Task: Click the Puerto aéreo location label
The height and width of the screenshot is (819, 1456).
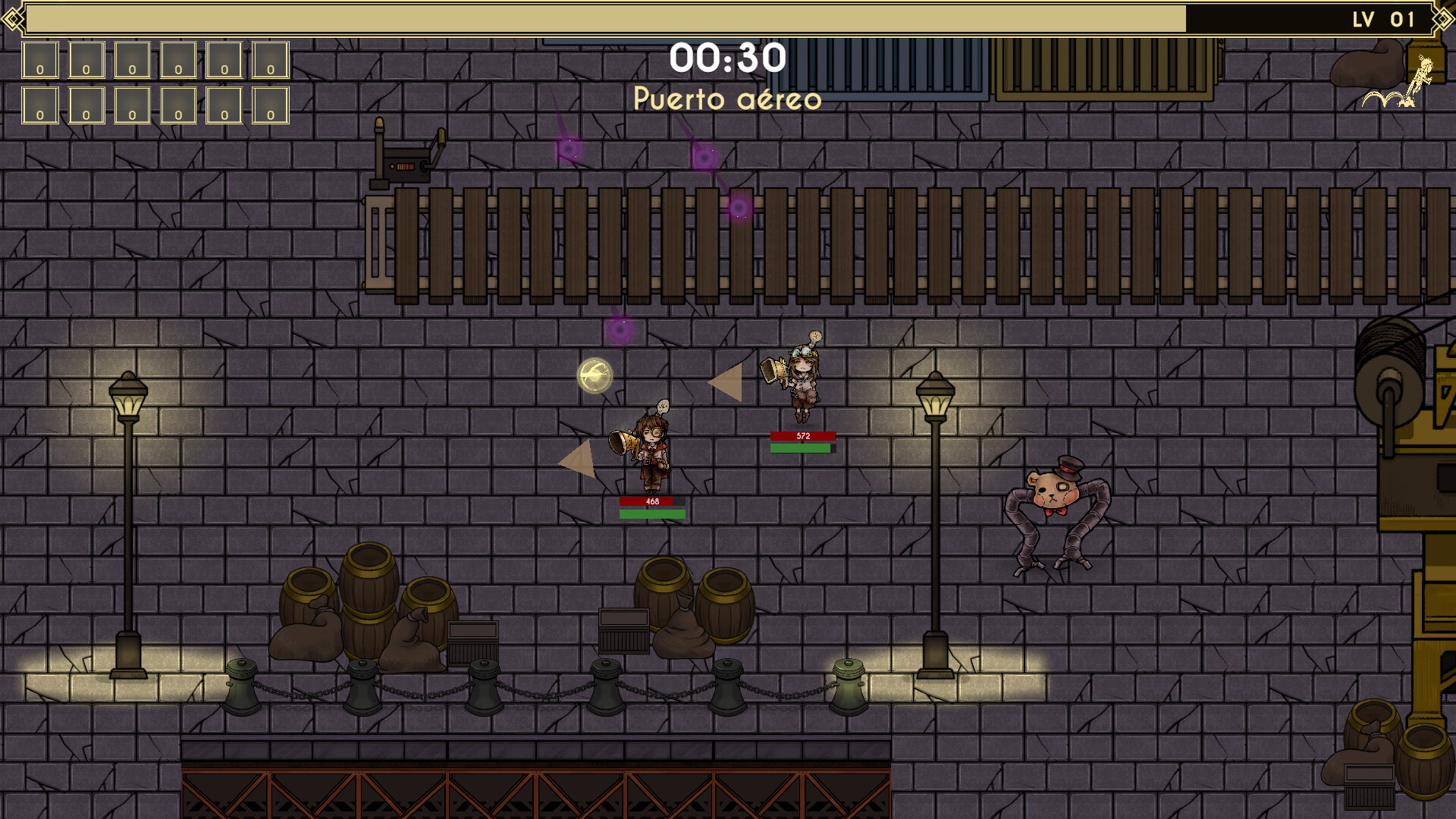Action: tap(728, 99)
